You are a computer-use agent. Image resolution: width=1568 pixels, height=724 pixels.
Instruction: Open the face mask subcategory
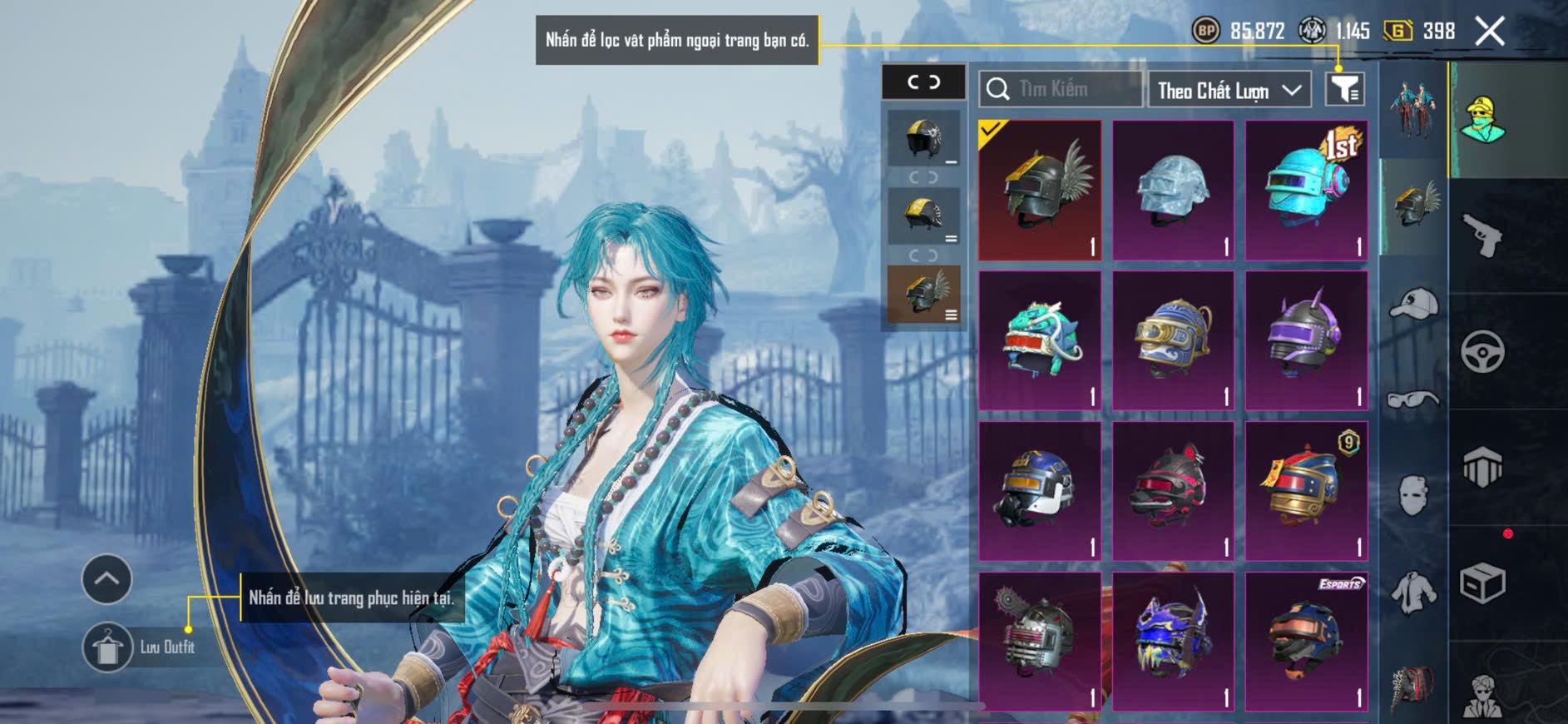(x=1413, y=495)
